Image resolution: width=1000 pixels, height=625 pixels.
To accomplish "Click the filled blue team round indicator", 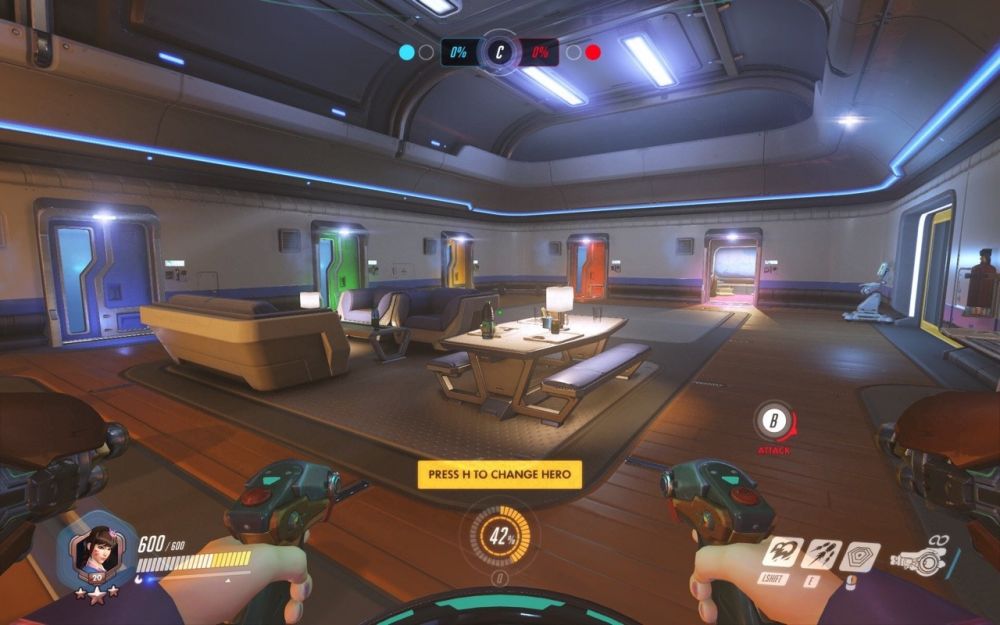I will point(407,52).
